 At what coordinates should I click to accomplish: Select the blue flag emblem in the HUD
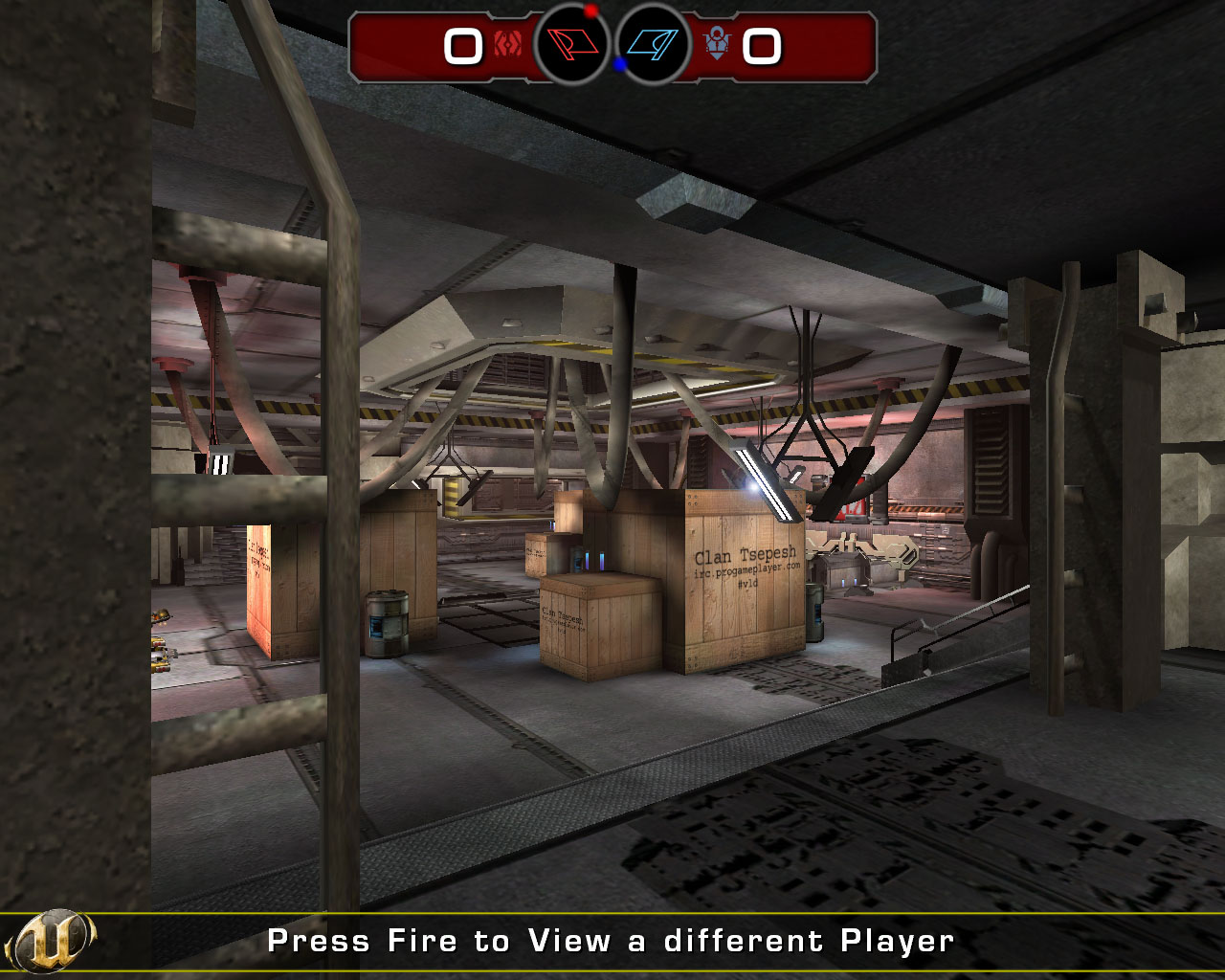click(653, 43)
